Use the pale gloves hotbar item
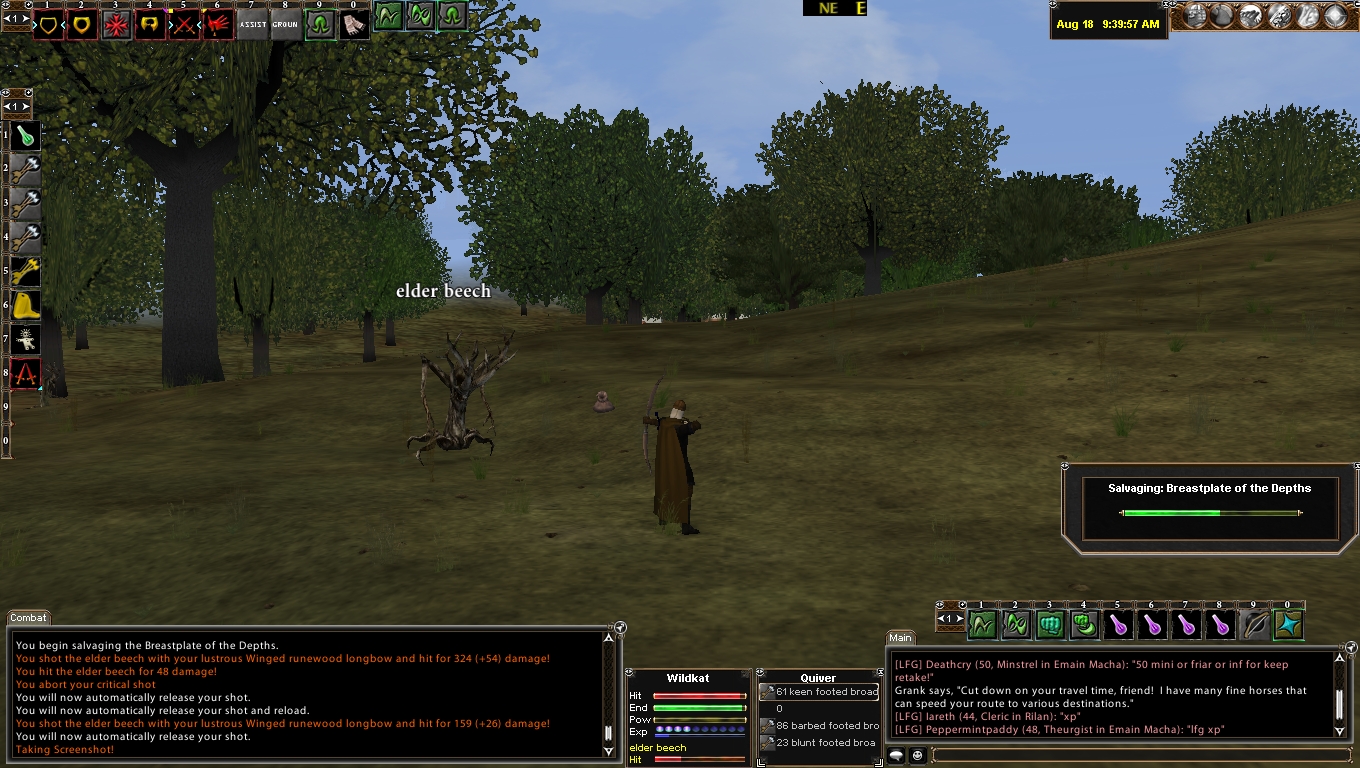Viewport: 1360px width, 768px height. click(354, 25)
